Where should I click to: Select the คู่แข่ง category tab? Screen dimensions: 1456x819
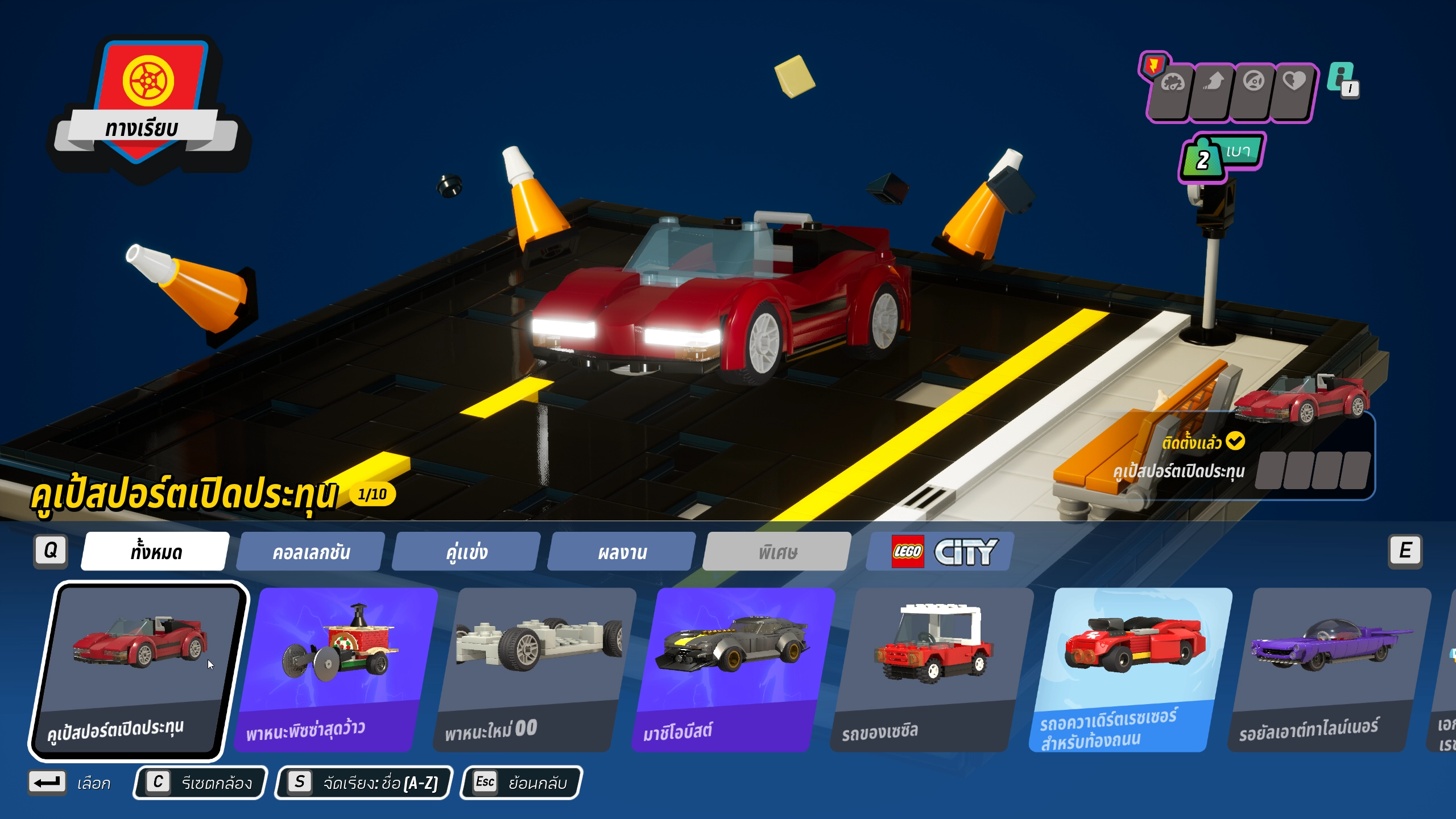(466, 551)
